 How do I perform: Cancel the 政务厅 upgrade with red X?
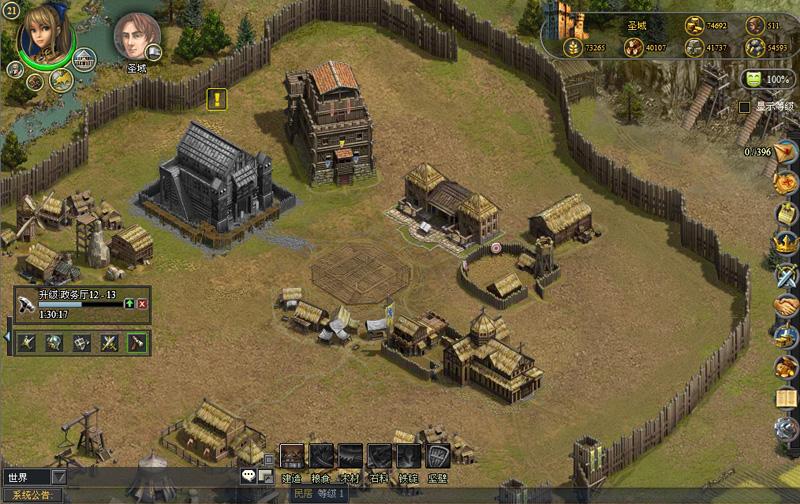(142, 303)
